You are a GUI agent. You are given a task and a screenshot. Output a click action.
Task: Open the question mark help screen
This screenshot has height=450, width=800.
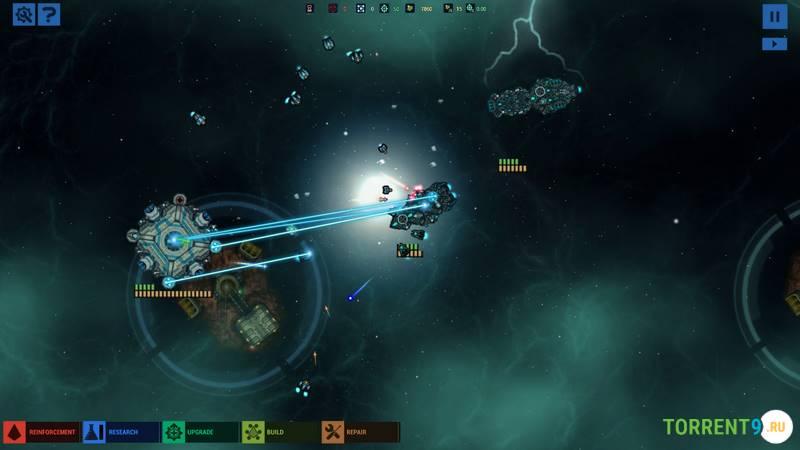click(x=48, y=14)
